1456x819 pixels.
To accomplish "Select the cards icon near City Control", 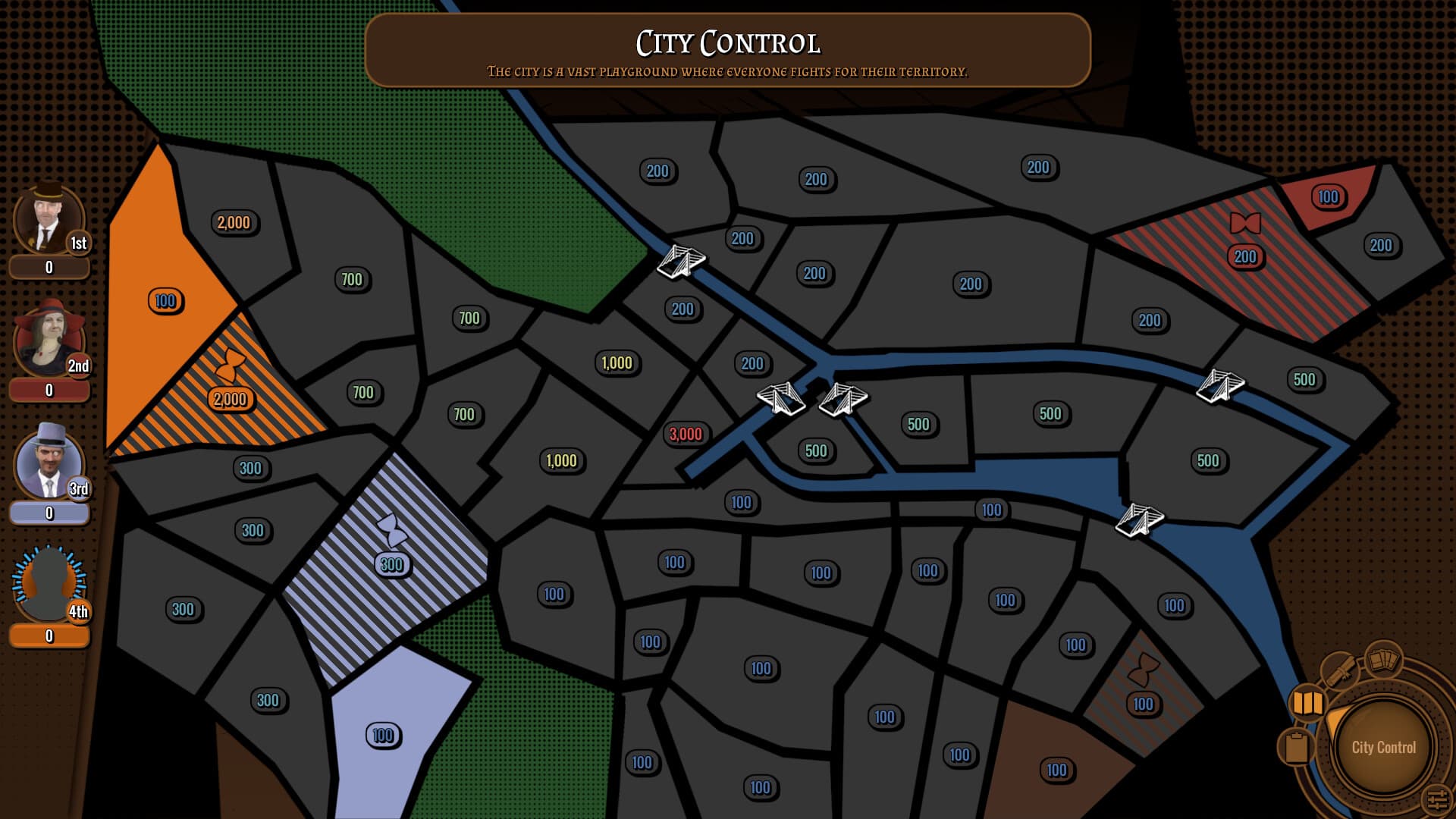I will (x=1383, y=661).
